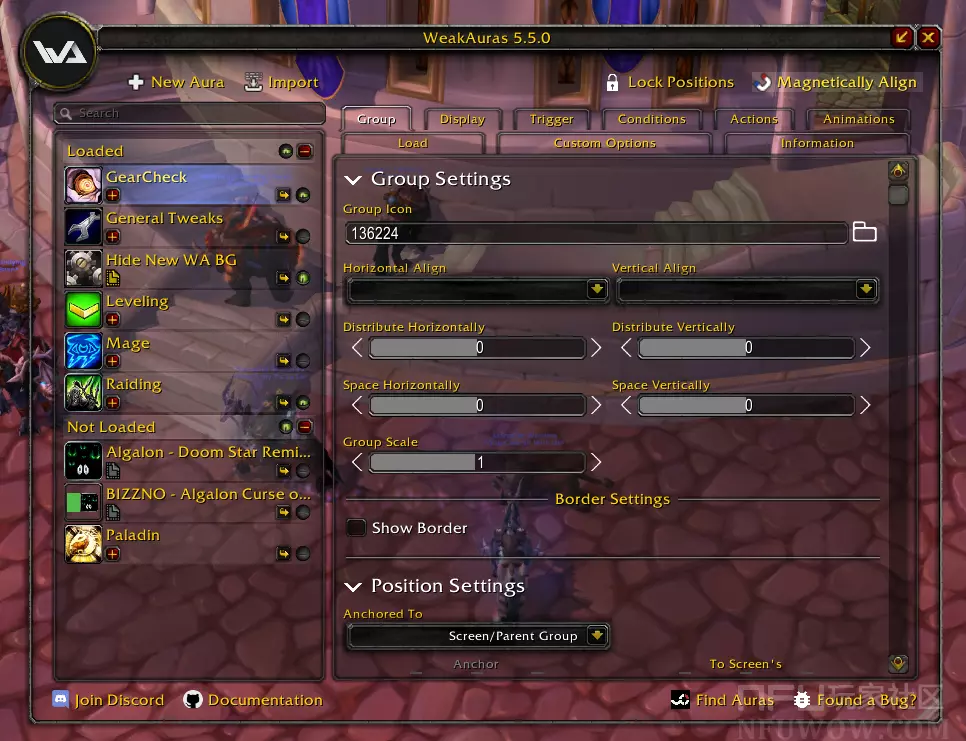Select the GearCheck aura group
966x741 pixels.
tap(147, 178)
